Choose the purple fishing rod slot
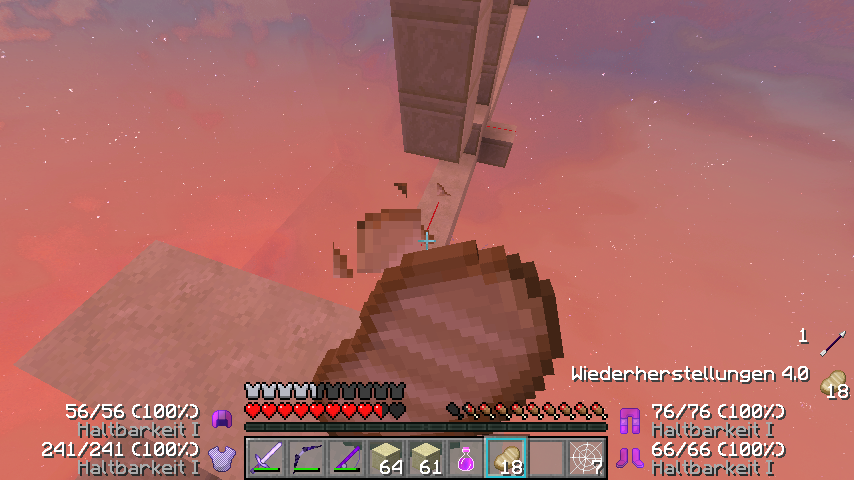Image resolution: width=854 pixels, height=480 pixels. point(346,459)
